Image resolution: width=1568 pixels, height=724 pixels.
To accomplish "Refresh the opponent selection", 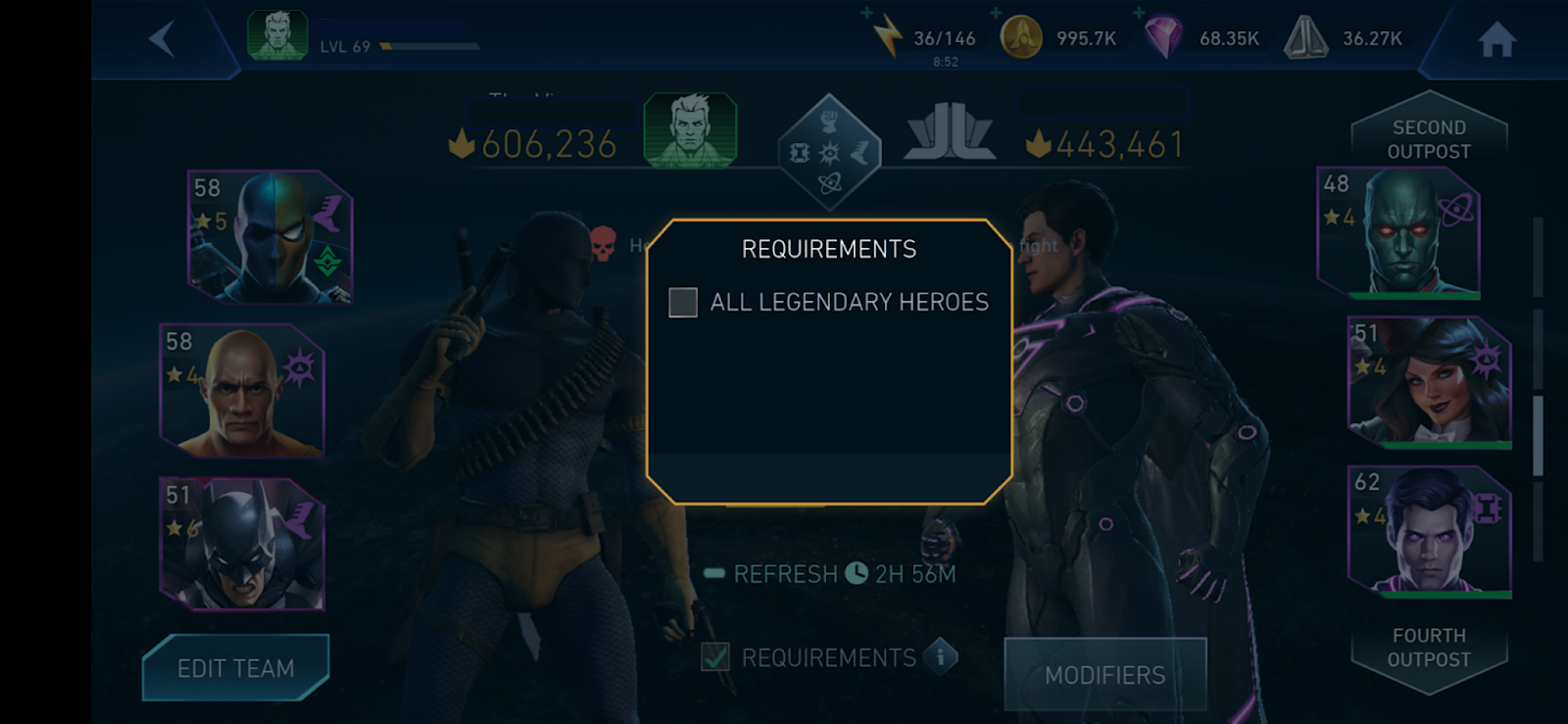I will coord(785,574).
